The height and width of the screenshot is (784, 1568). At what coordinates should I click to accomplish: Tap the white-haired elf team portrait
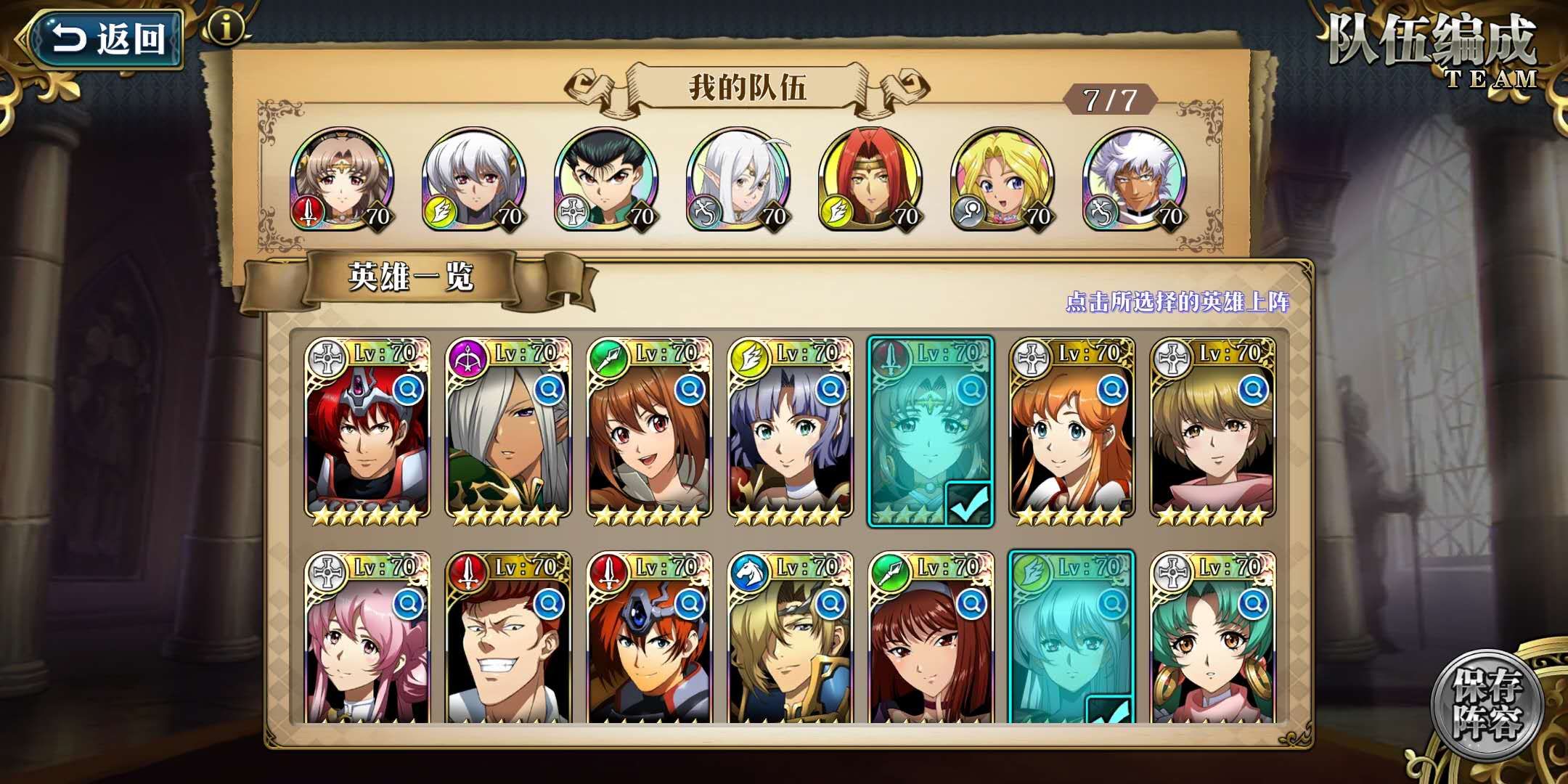point(738,180)
